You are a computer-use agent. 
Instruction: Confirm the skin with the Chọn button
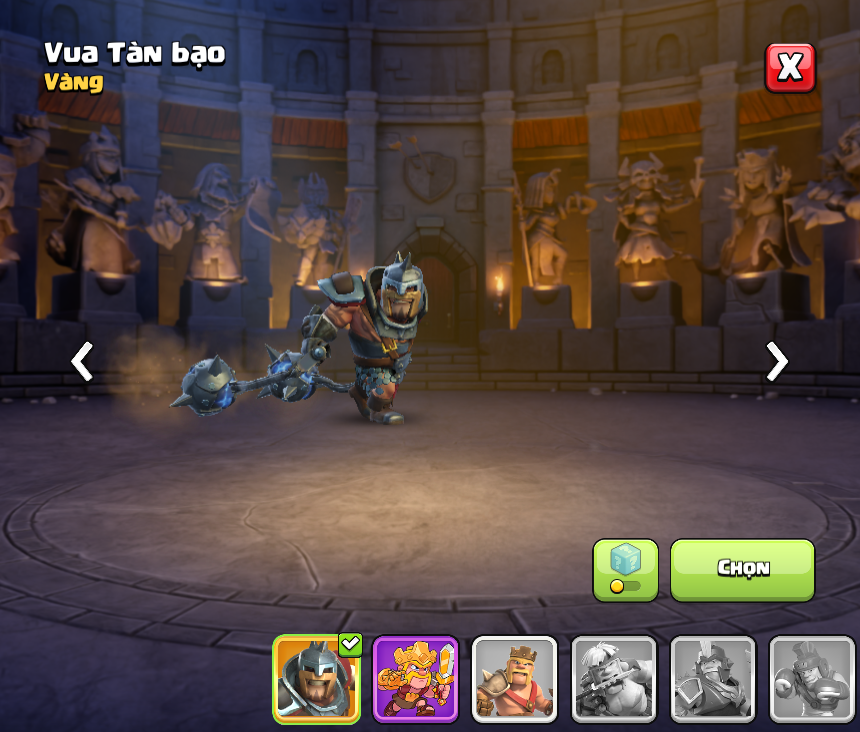[x=742, y=569]
